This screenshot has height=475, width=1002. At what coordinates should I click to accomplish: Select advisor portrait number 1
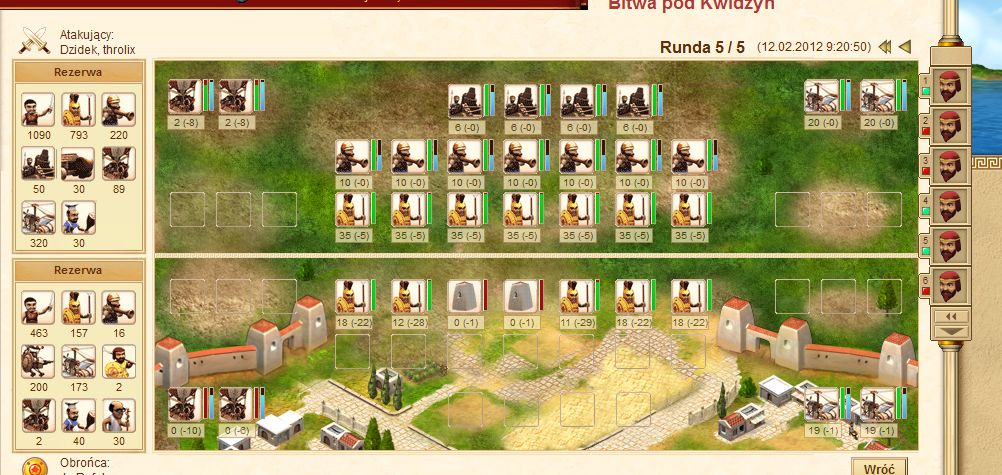tap(949, 84)
